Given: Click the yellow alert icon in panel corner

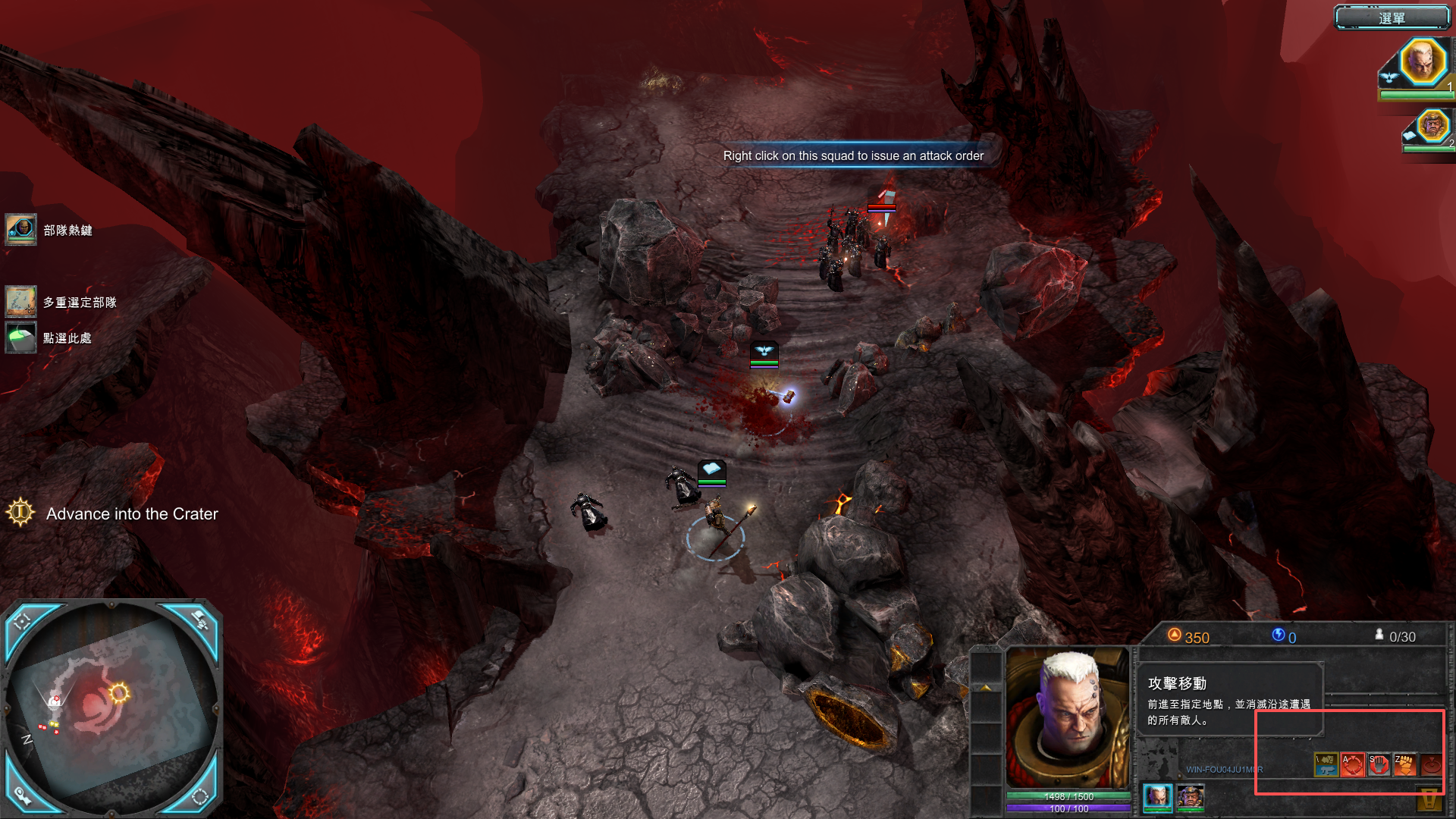Looking at the screenshot, I should coord(1429,800).
